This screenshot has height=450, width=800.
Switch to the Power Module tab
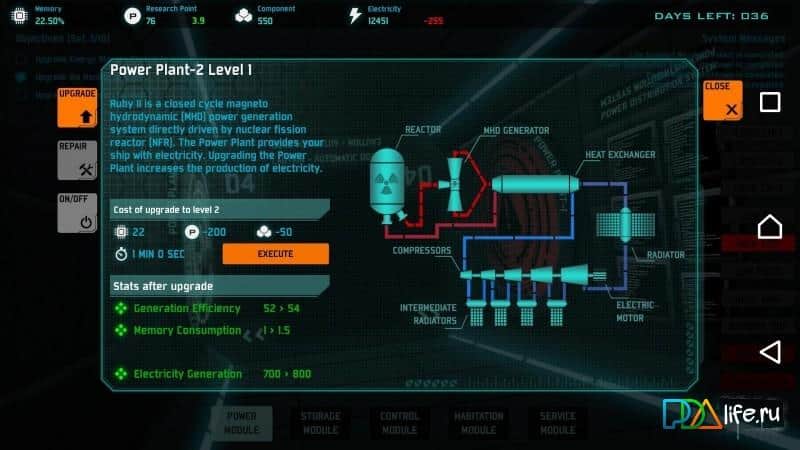241,422
